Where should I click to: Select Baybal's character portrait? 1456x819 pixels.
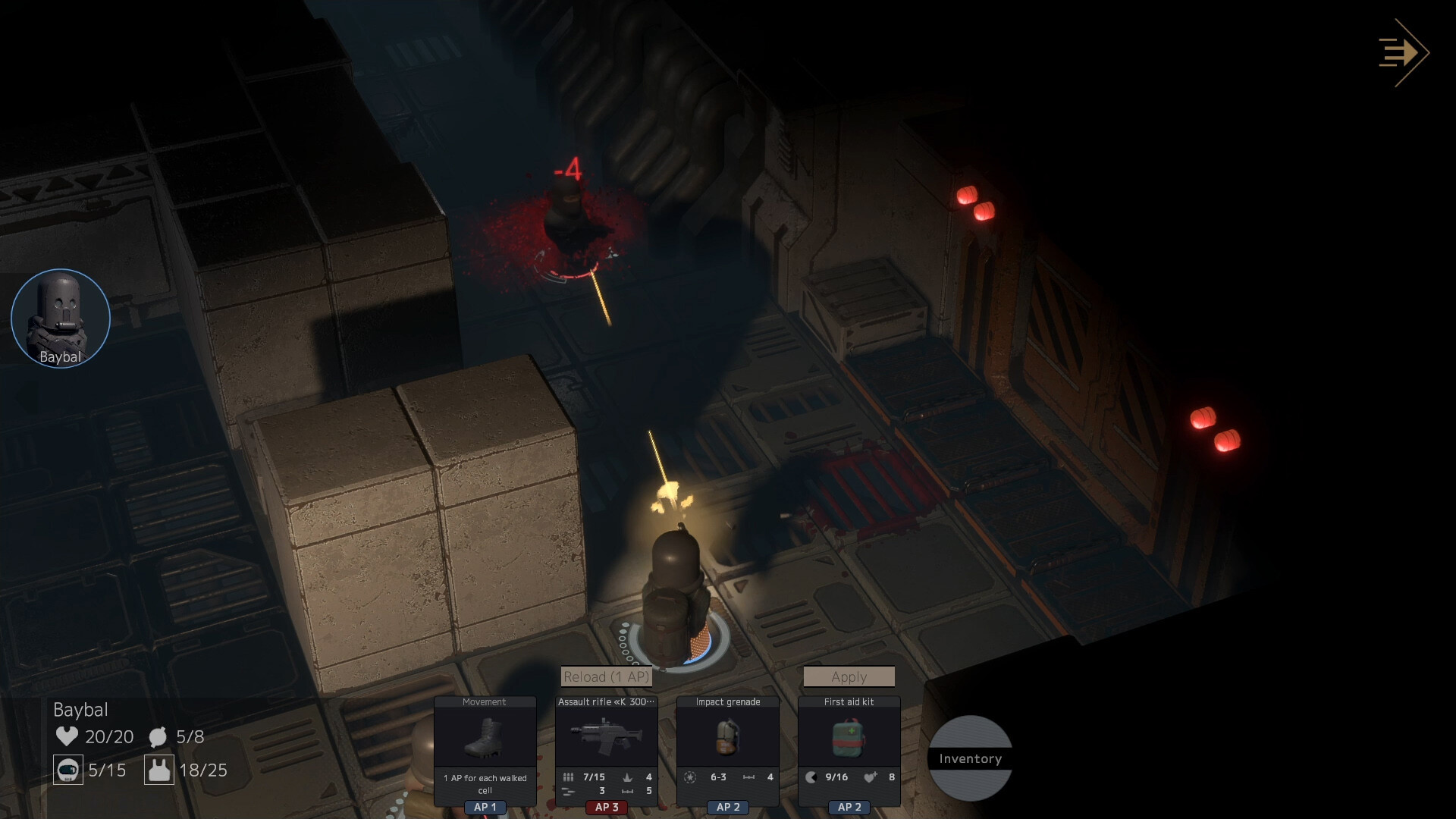(x=61, y=318)
